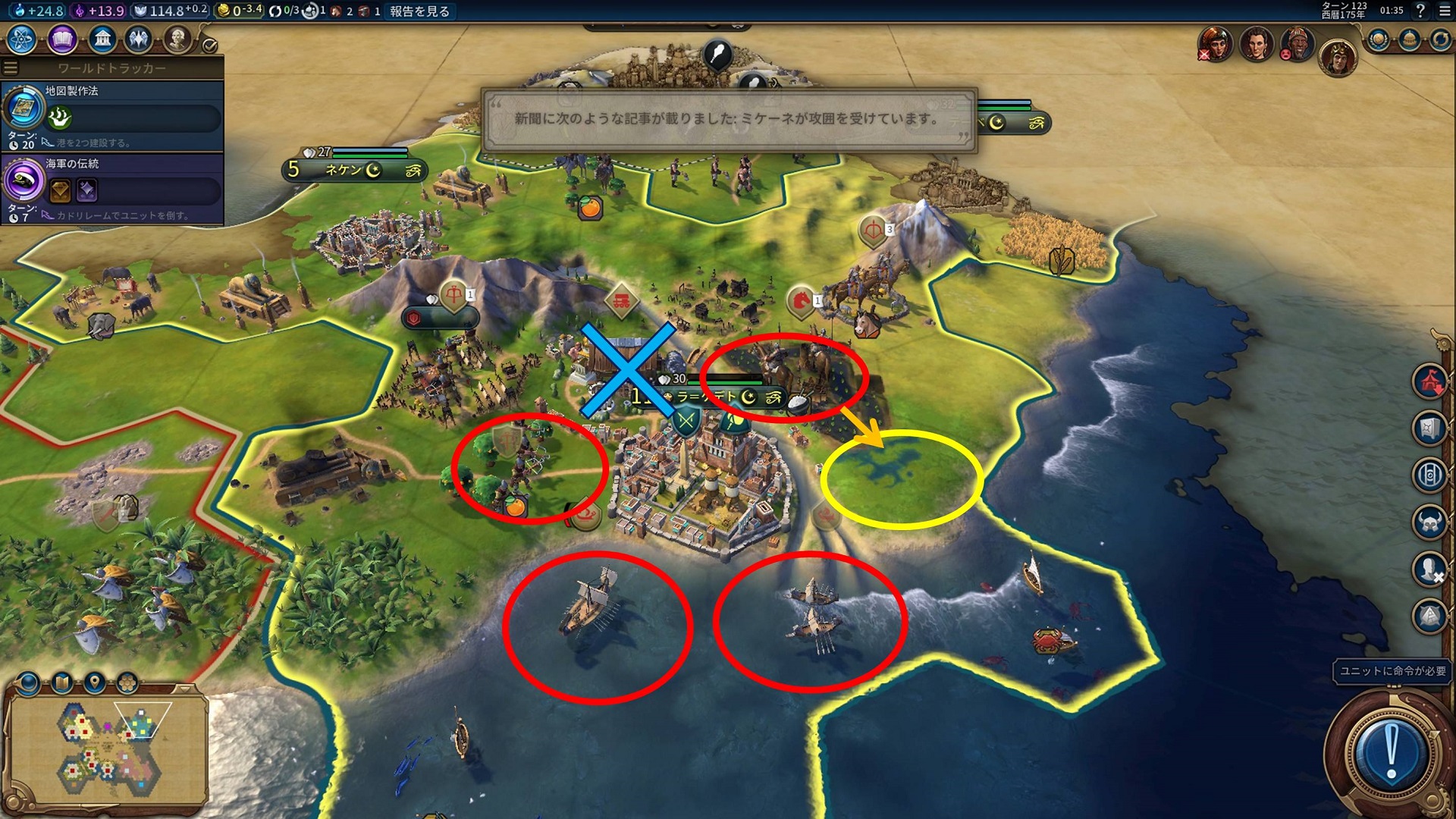Open World Rankings via the laurel globe icon
Viewport: 1456px width, 819px height.
pyautogui.click(x=1378, y=38)
